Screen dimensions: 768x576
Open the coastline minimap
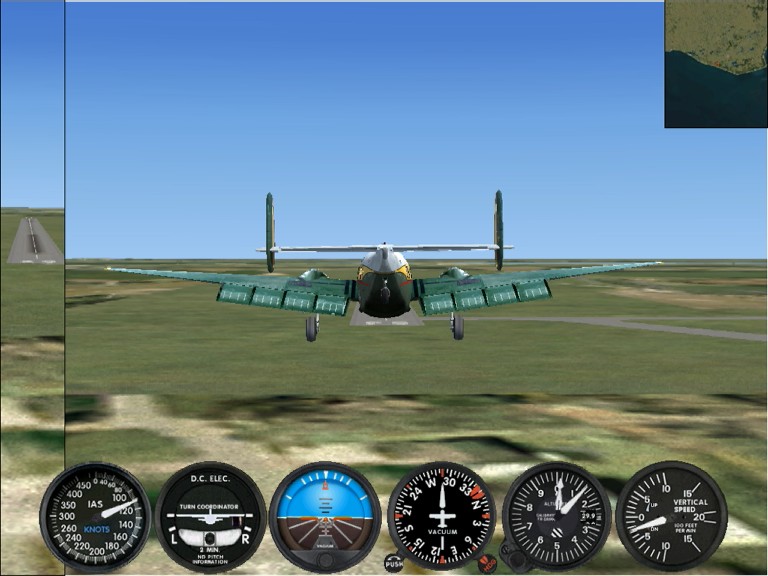(x=715, y=64)
